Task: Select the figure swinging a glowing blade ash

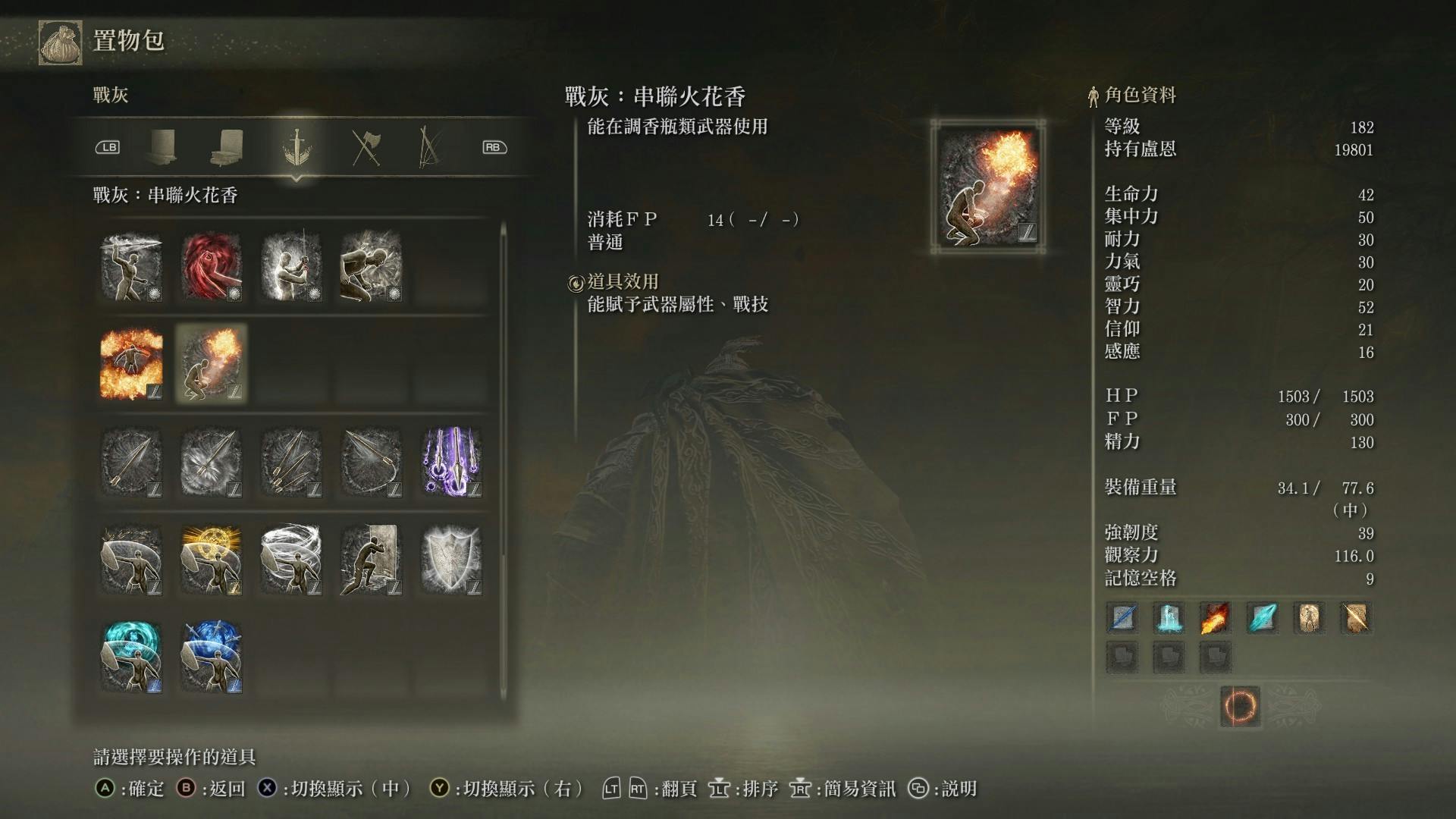Action: point(131,267)
